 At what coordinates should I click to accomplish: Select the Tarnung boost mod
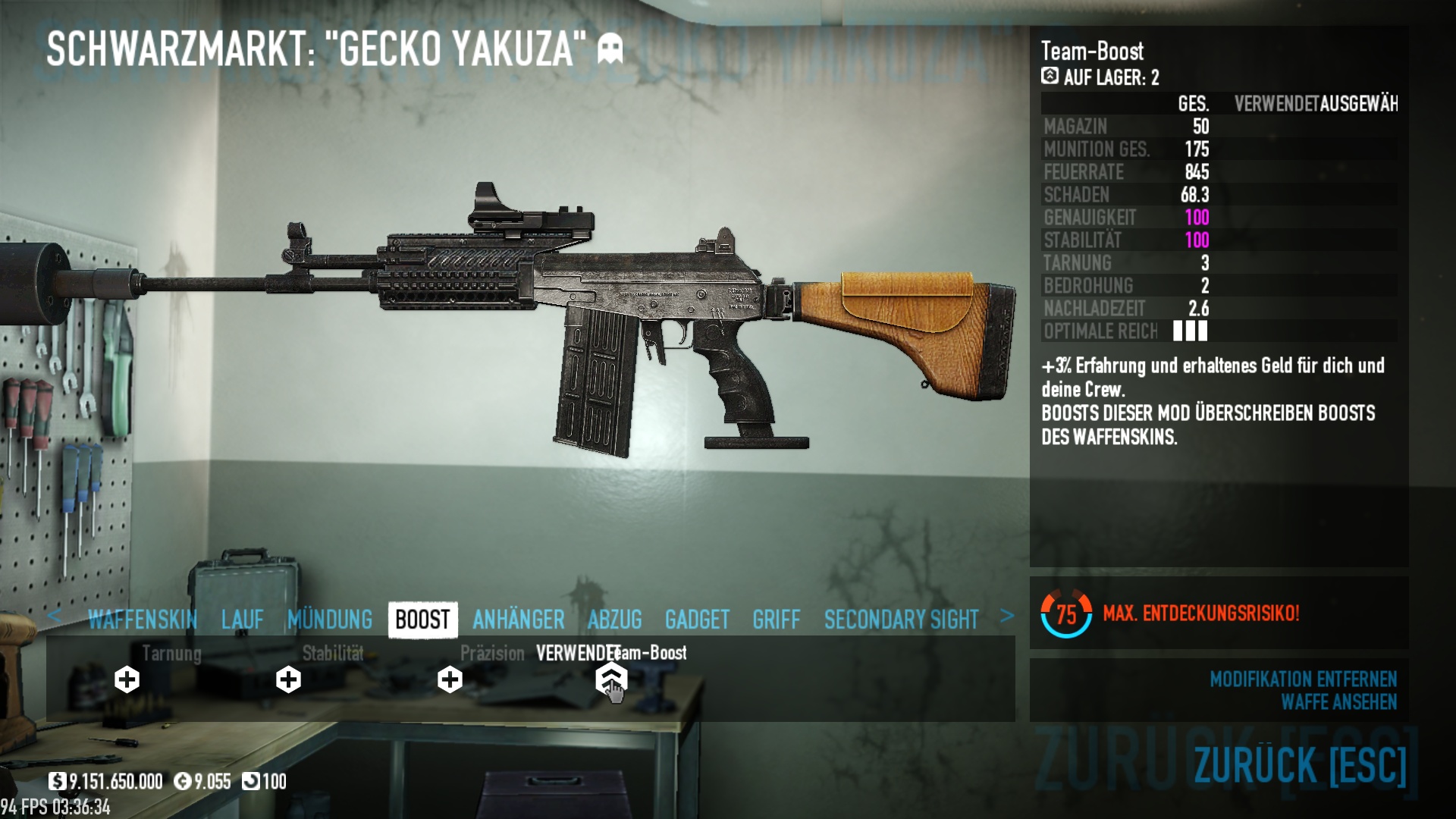127,679
